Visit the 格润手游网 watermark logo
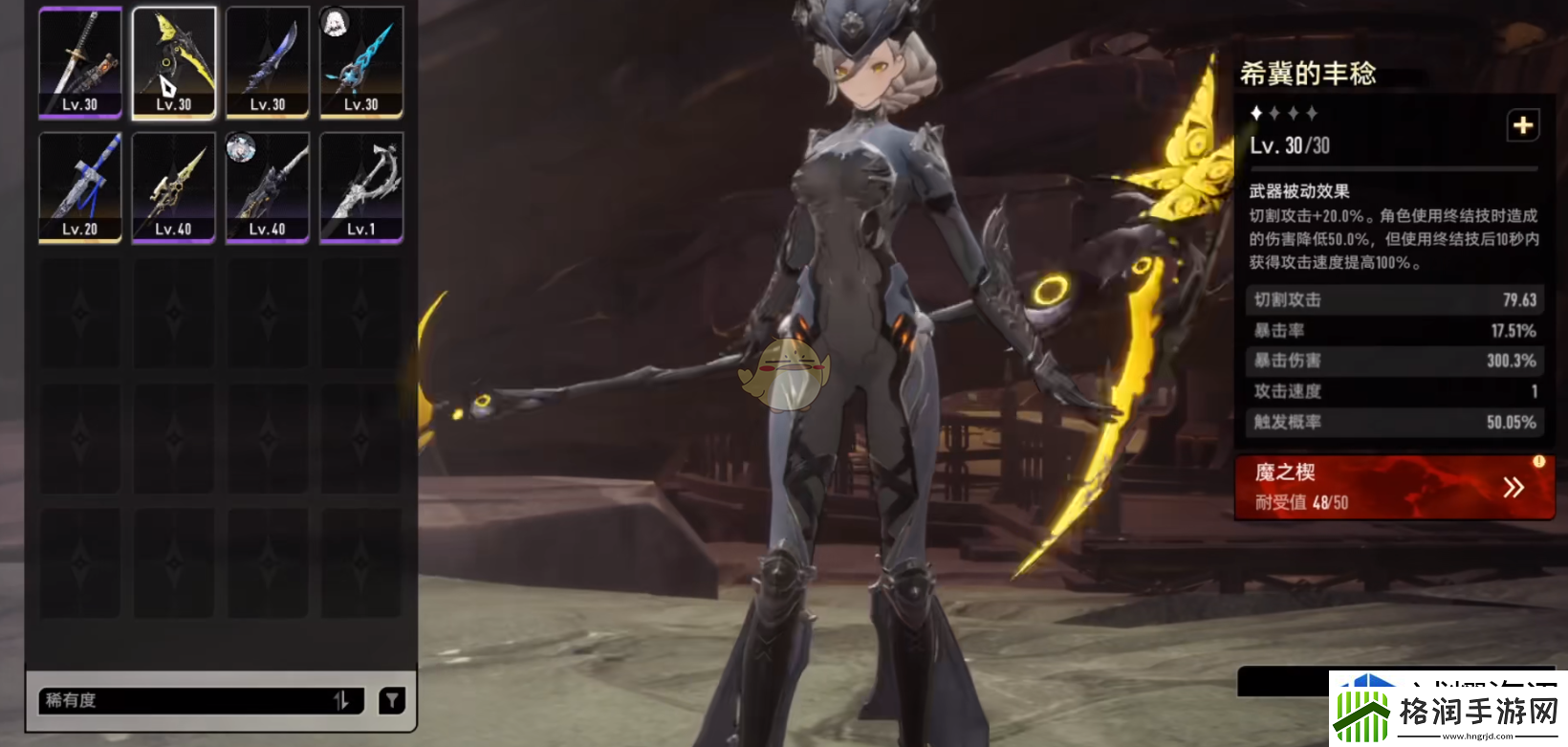 pos(1448,711)
